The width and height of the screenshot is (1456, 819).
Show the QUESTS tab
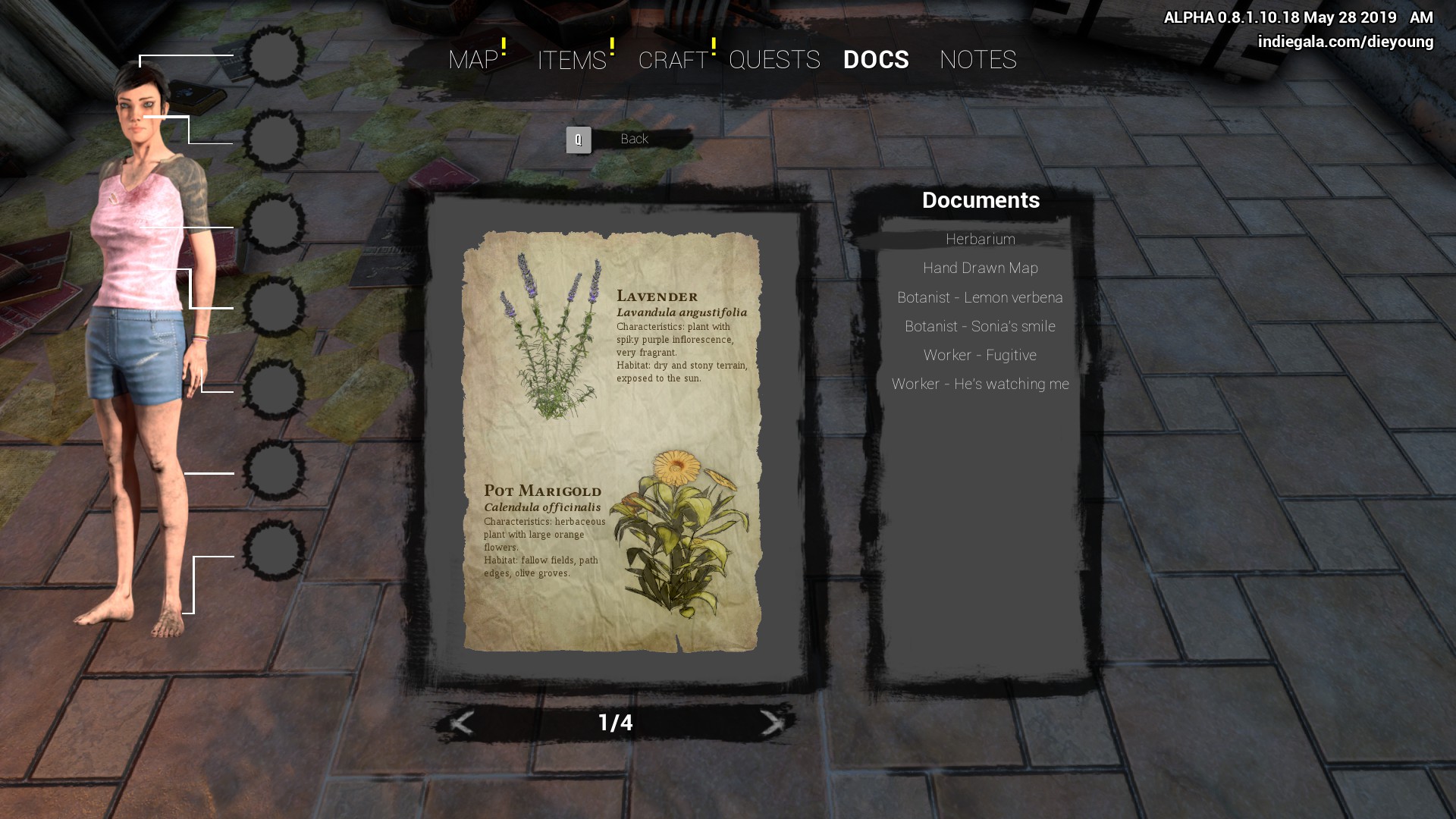click(x=774, y=60)
